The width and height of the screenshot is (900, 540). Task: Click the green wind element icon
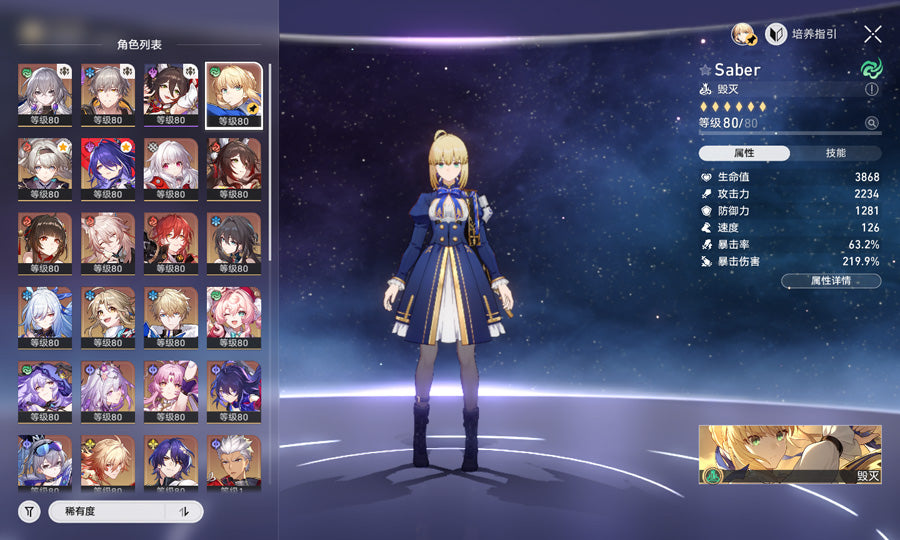coord(870,69)
